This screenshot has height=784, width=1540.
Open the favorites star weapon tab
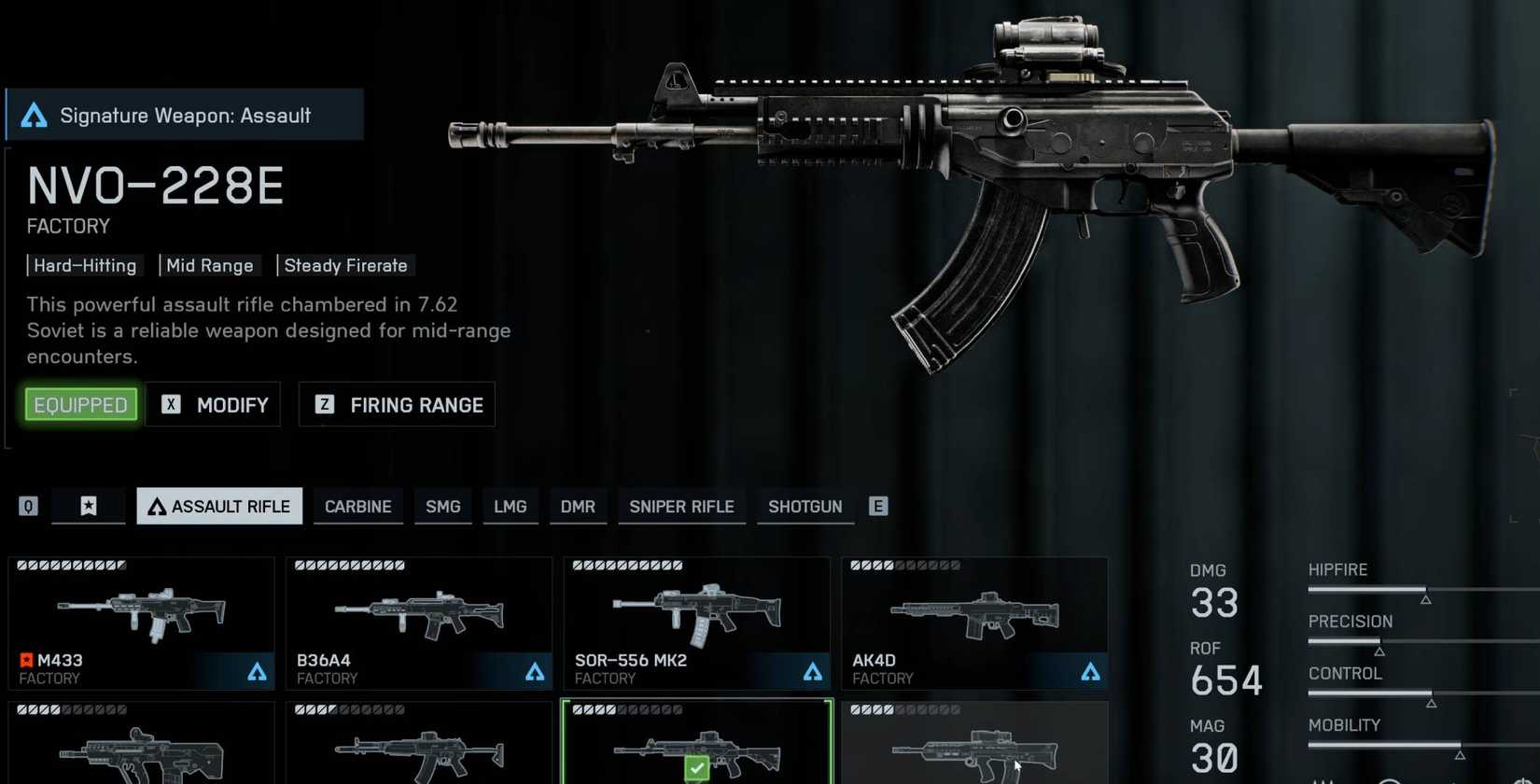(x=88, y=506)
